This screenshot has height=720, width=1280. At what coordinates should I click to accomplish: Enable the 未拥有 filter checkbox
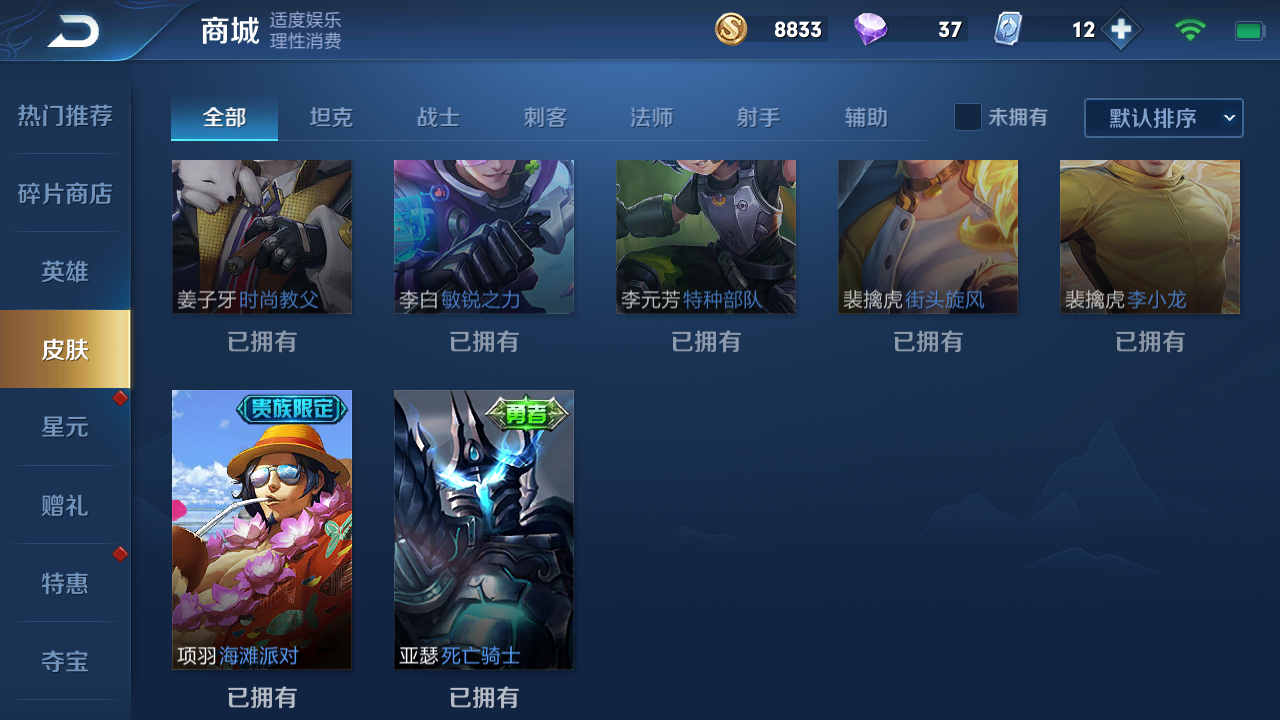click(967, 117)
